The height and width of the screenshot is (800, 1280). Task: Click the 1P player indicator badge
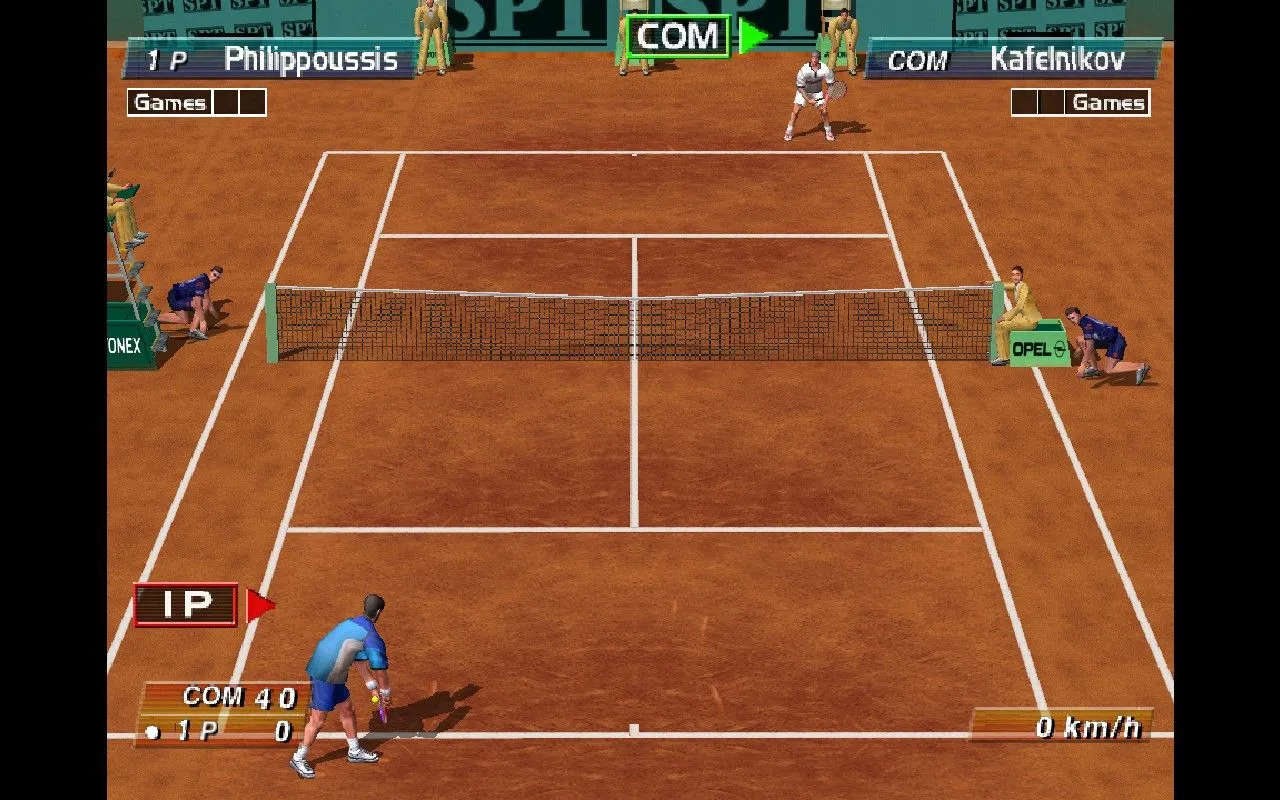(x=184, y=603)
